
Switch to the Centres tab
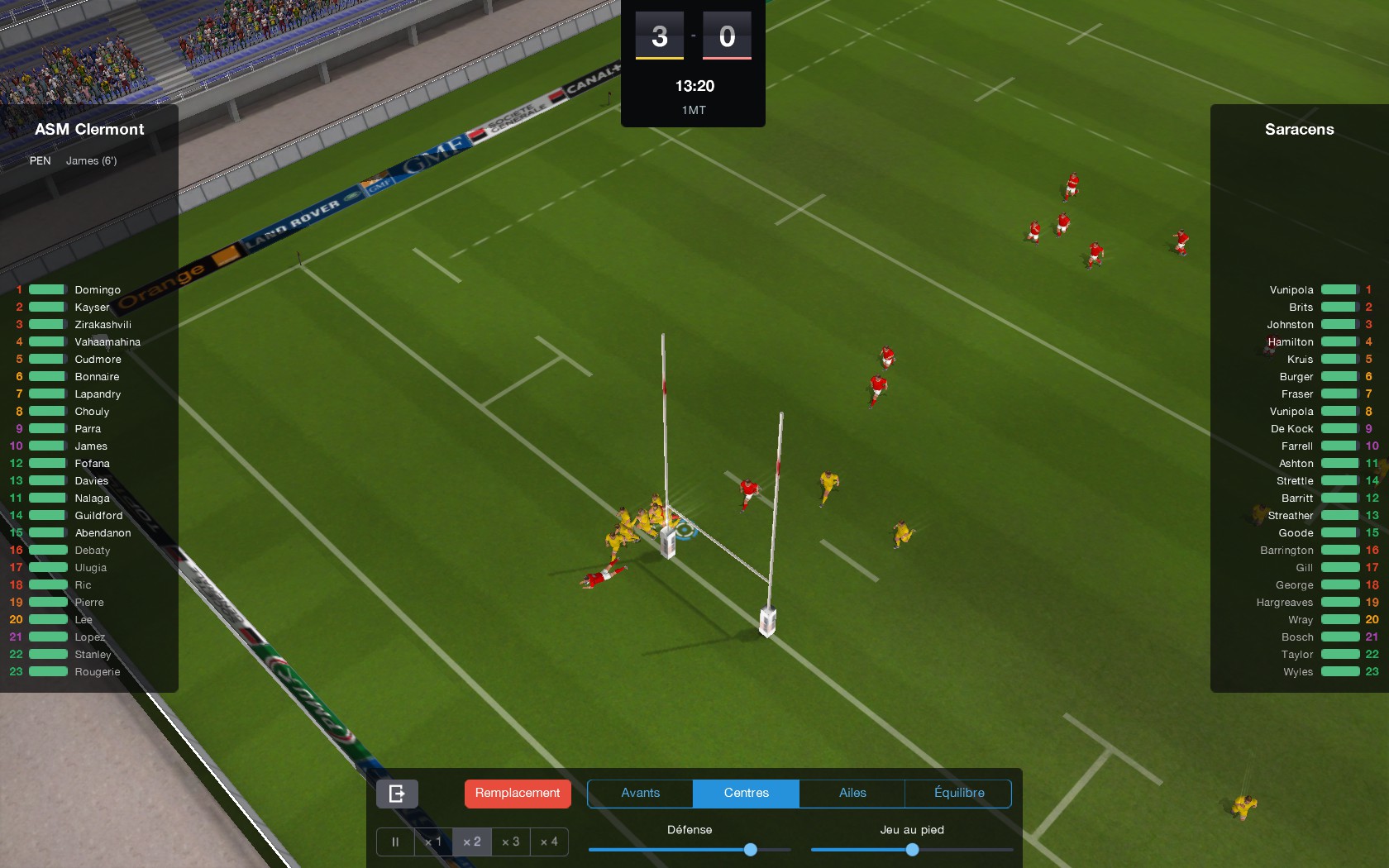coord(745,793)
